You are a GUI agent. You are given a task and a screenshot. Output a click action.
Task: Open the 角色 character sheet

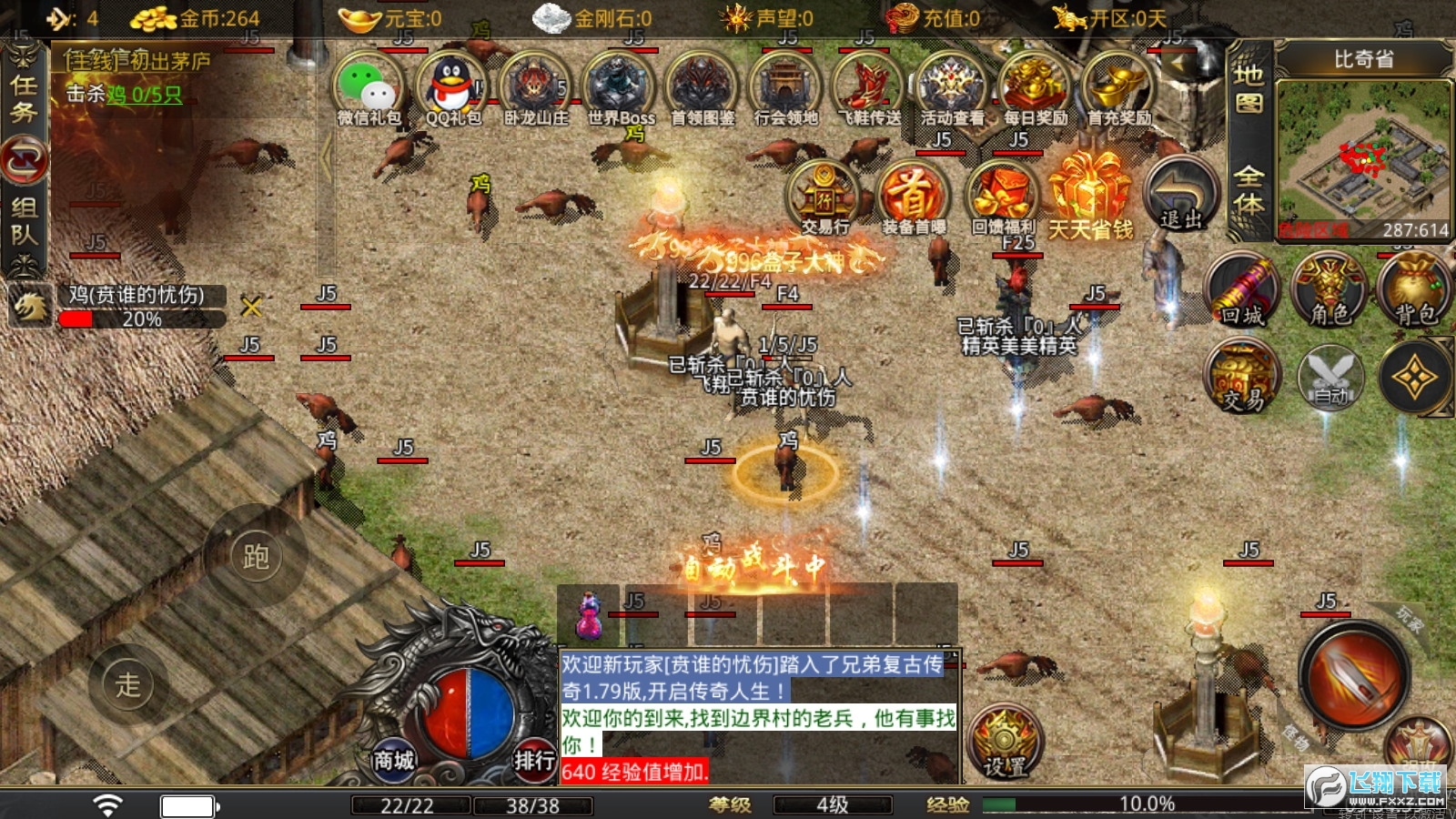[1330, 291]
